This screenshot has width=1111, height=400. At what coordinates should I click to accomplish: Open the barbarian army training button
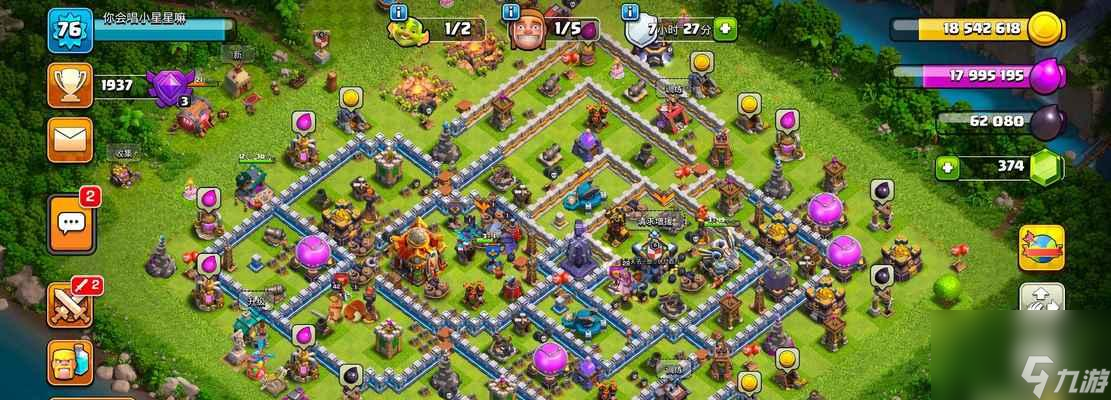[x=69, y=362]
